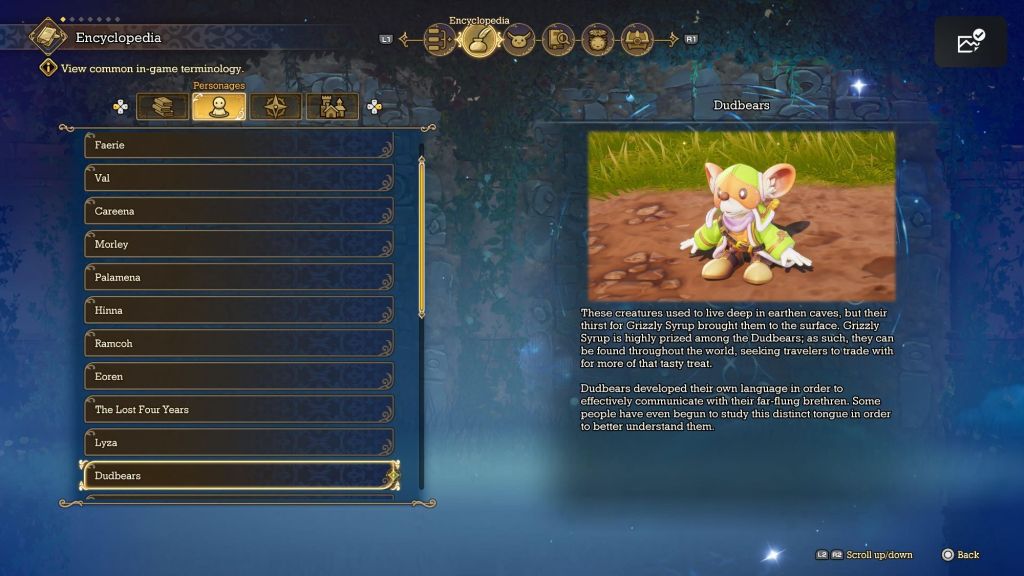Click the screenshot-saved overlay notification
Screen dimensions: 1024x576
(x=970, y=42)
